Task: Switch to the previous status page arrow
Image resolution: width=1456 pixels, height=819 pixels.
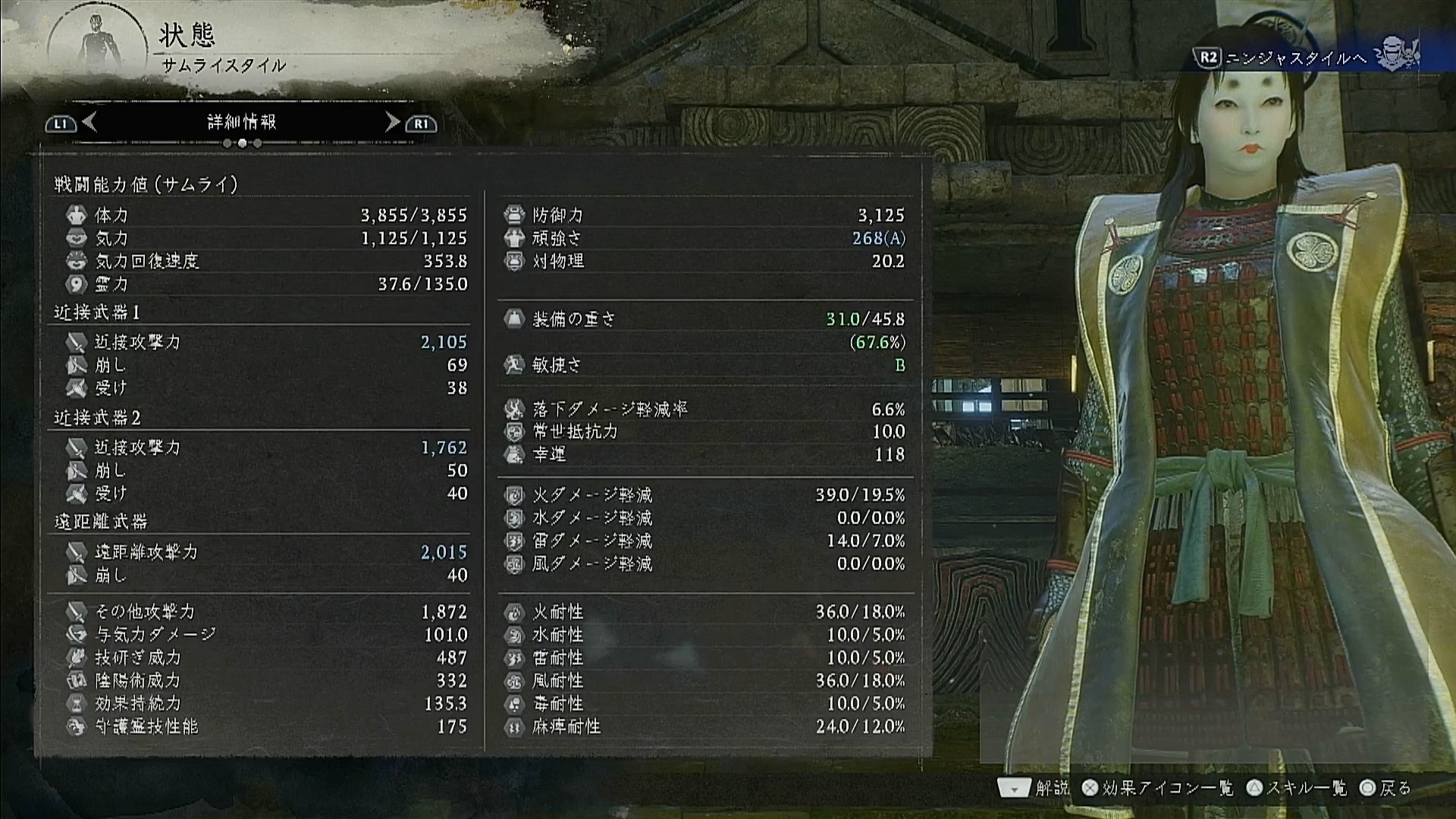Action: 89,122
